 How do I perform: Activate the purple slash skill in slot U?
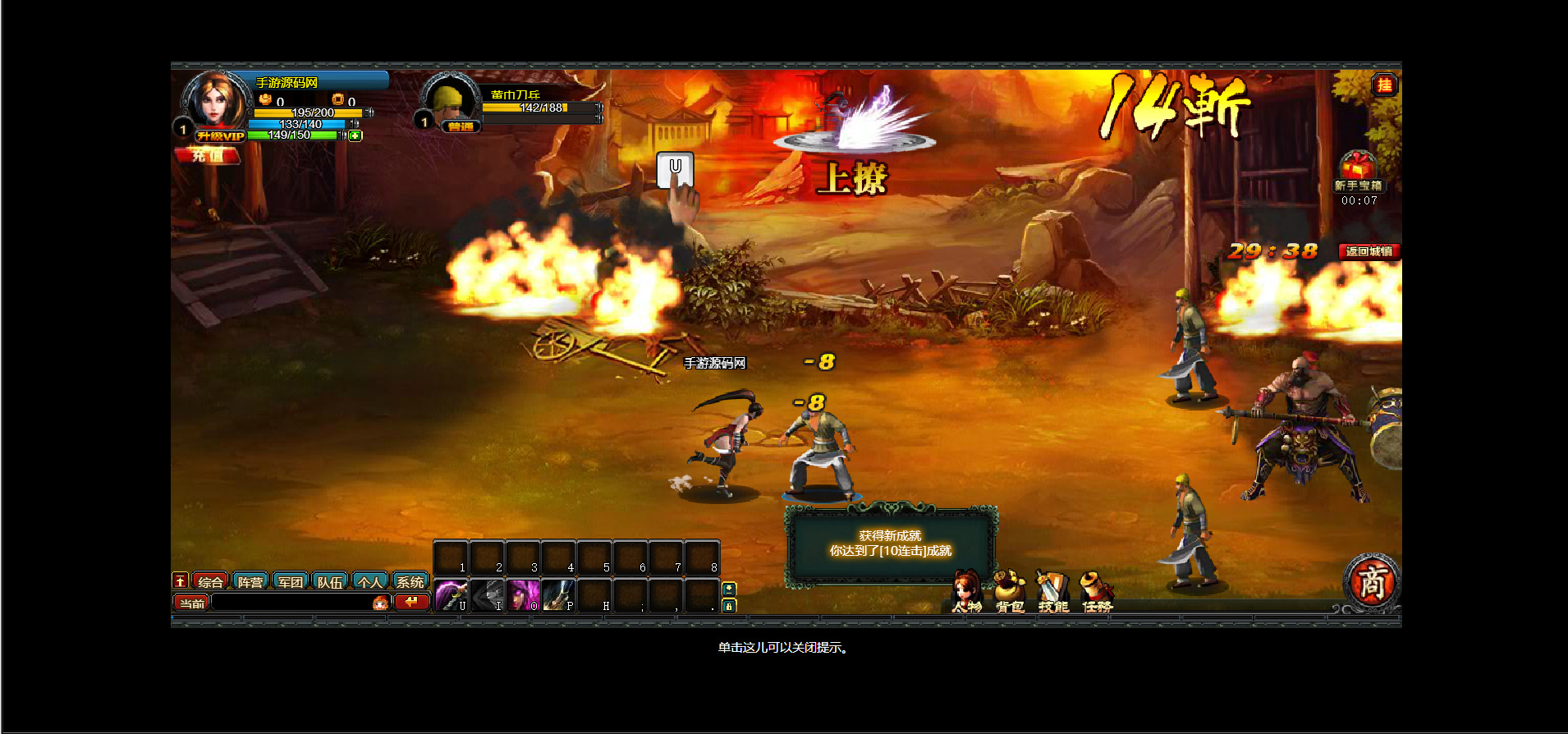coord(451,595)
